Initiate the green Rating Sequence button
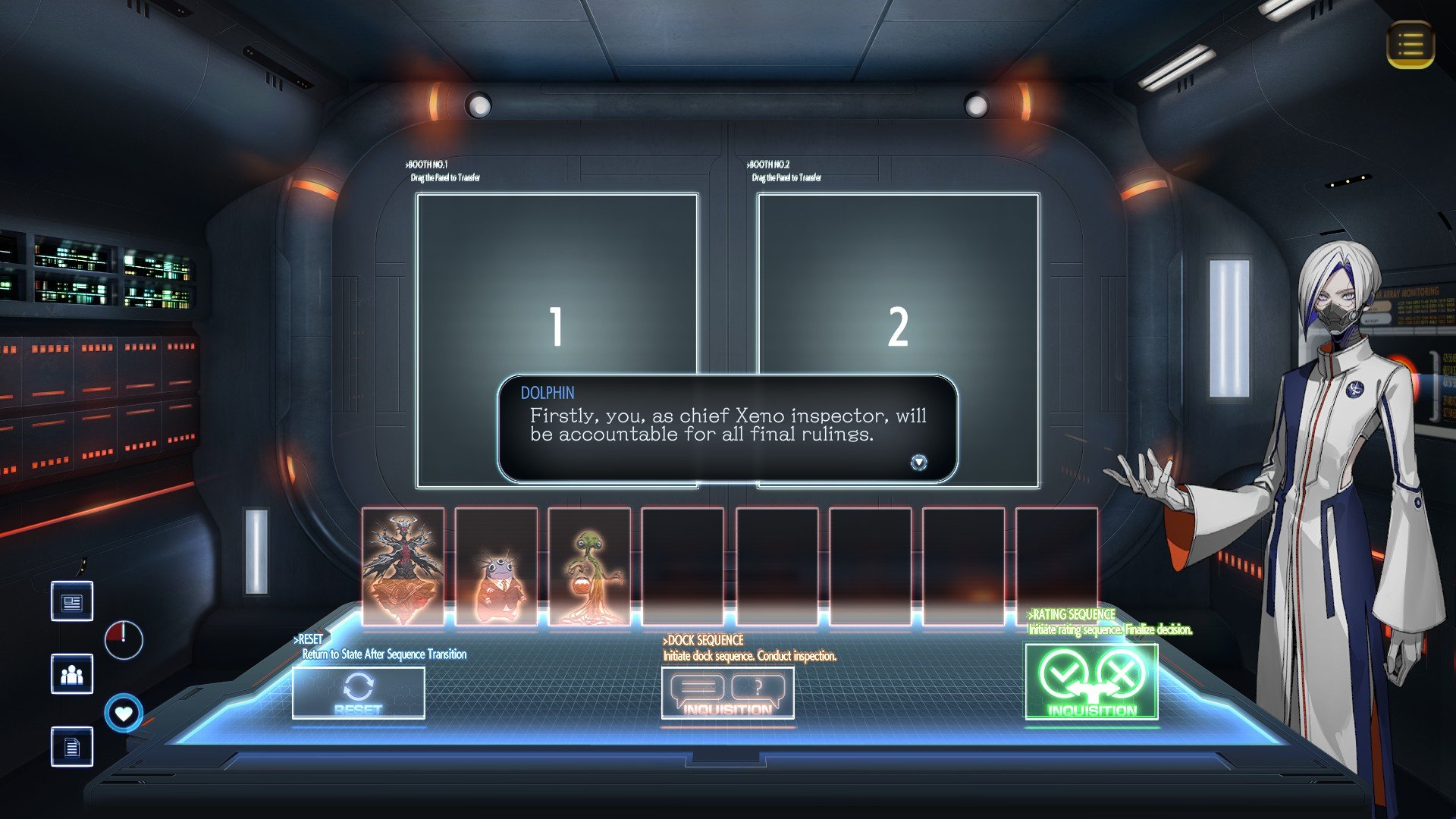 coord(1091,680)
